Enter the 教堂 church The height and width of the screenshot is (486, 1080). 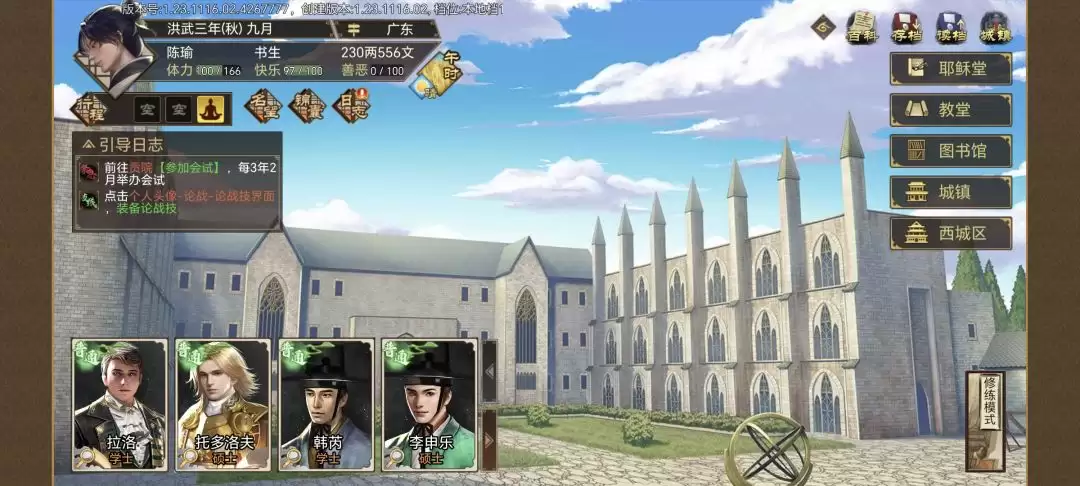pyautogui.click(x=950, y=110)
